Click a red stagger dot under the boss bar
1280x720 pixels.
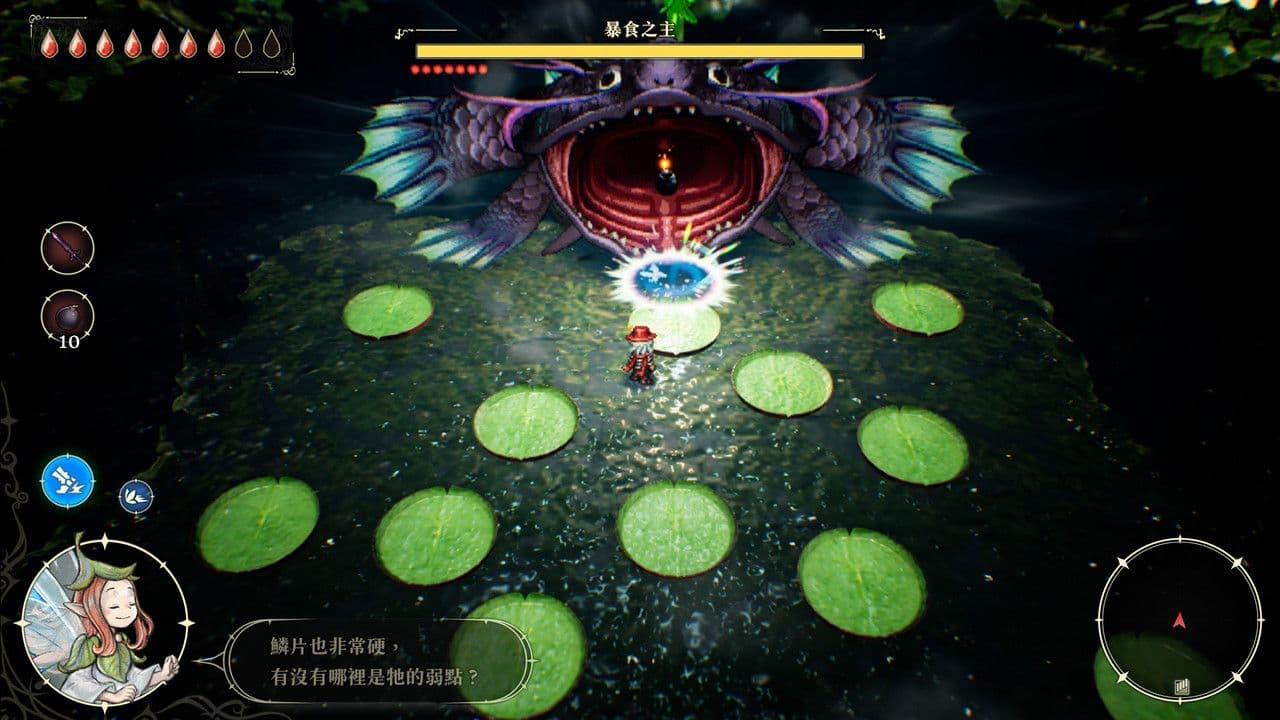point(416,71)
